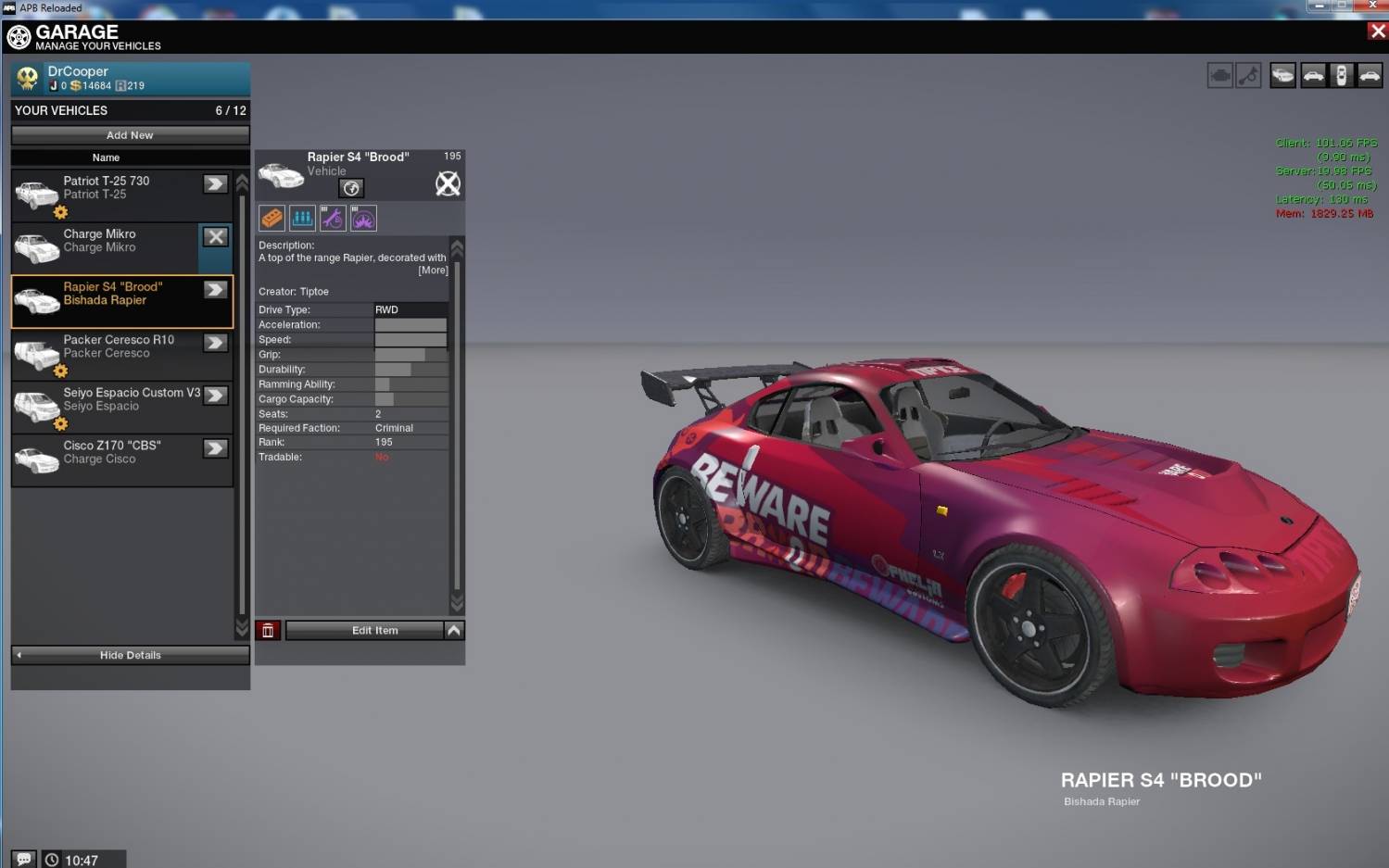Close the Garage window
The height and width of the screenshot is (868, 1389).
pos(1377,31)
